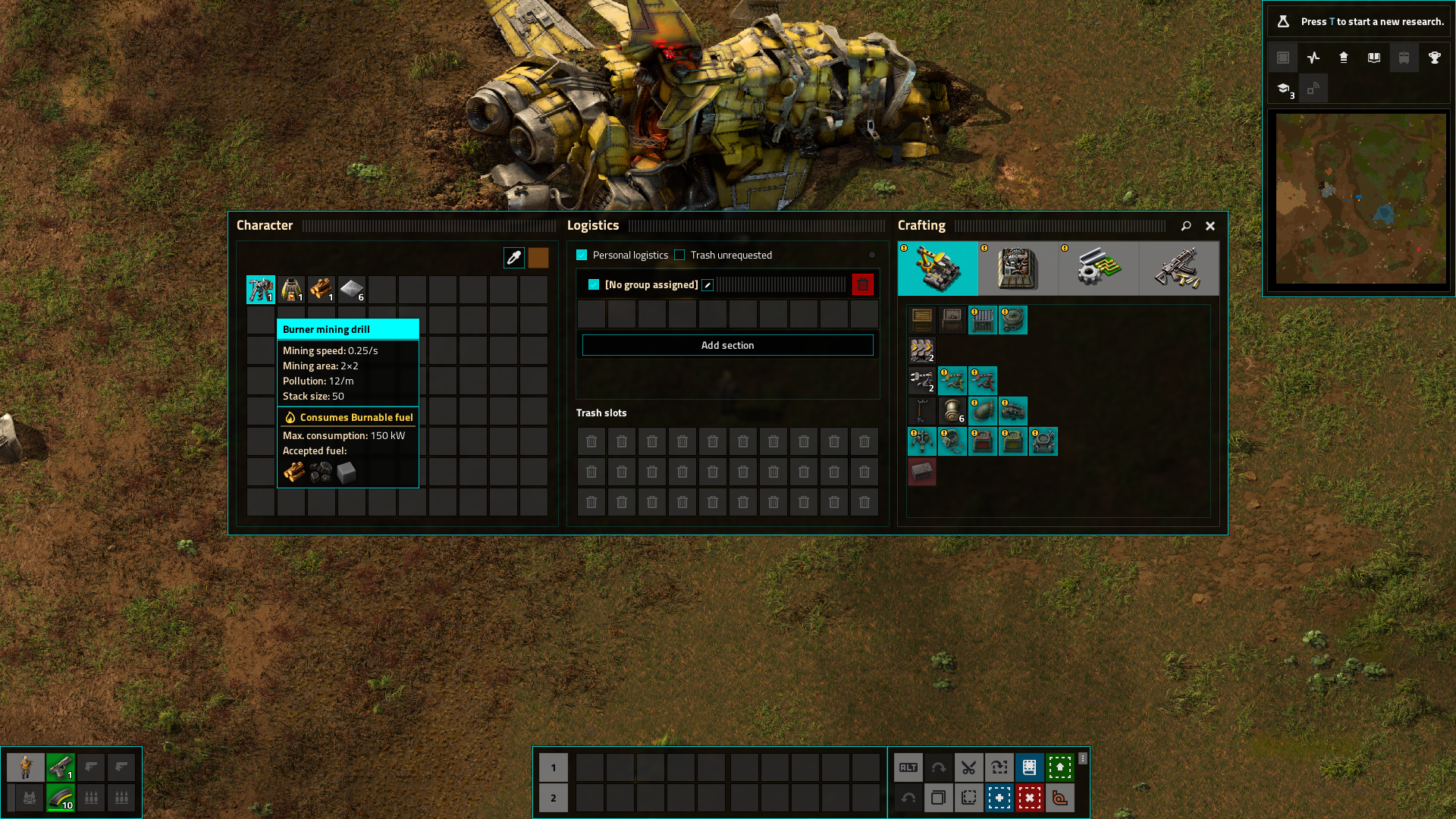Screen dimensions: 1456x819
Task: Toggle the Personal logistics checkbox
Action: coord(582,256)
